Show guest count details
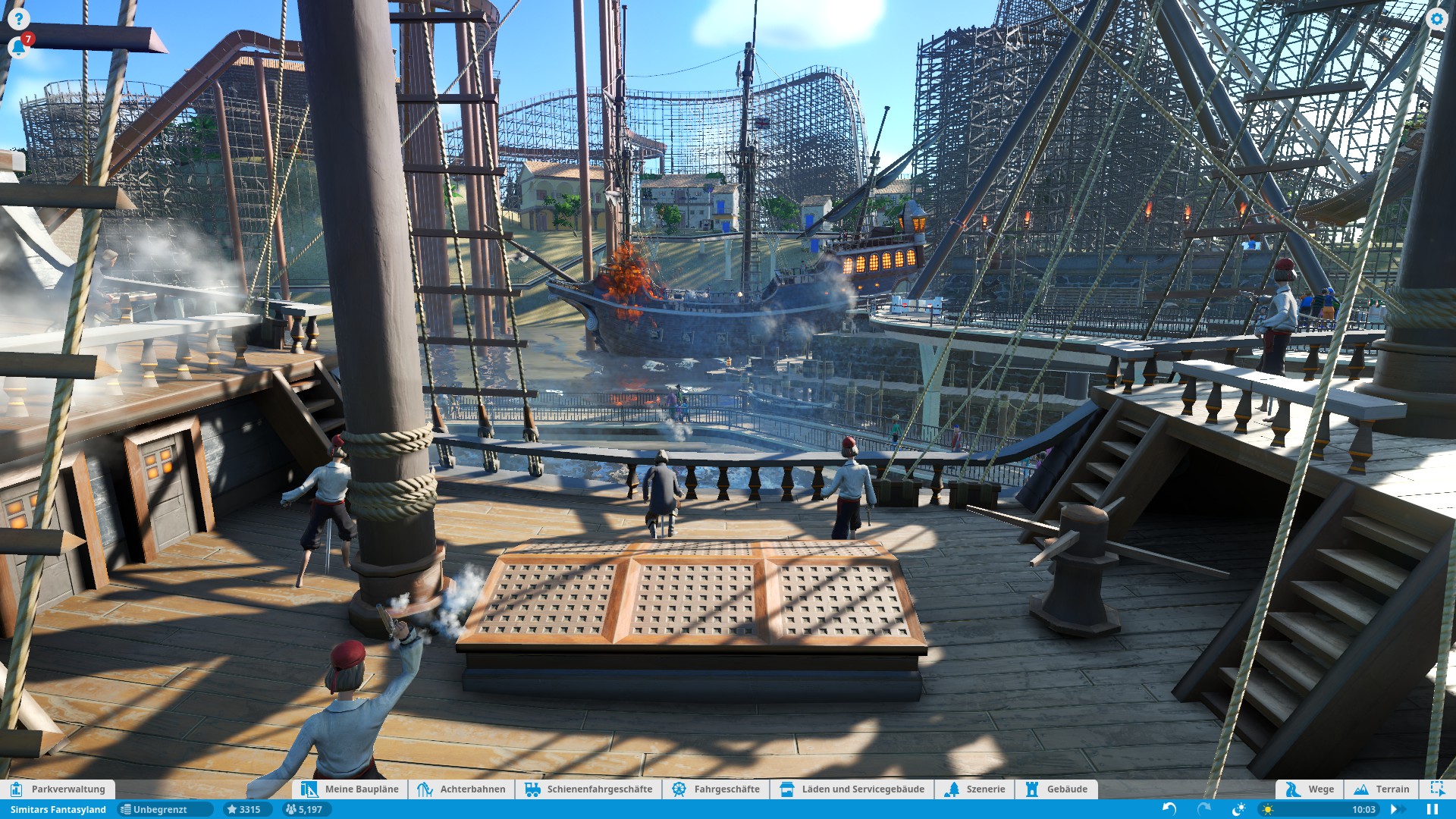 (x=303, y=809)
